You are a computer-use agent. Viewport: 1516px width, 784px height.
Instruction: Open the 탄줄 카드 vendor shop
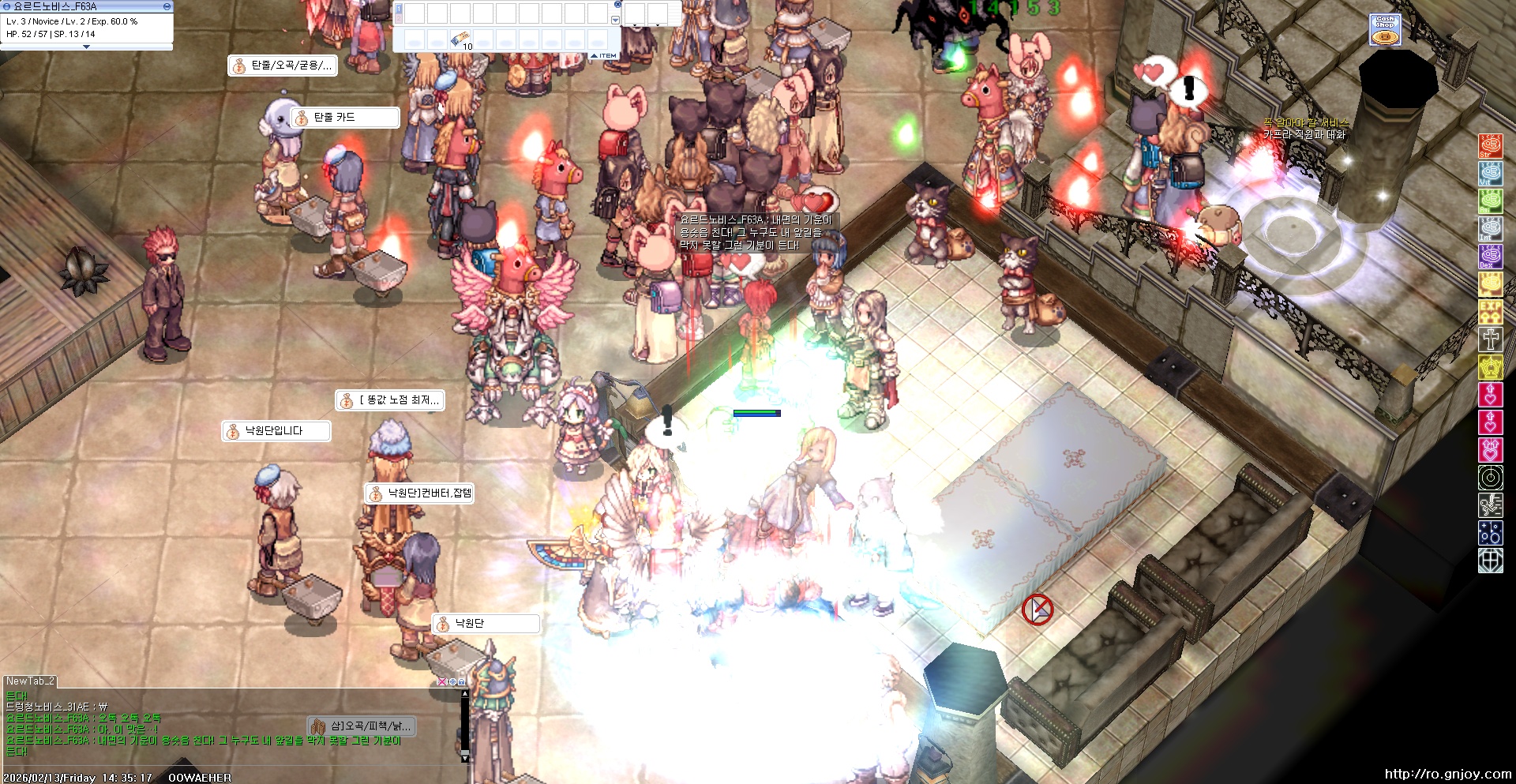tap(345, 118)
